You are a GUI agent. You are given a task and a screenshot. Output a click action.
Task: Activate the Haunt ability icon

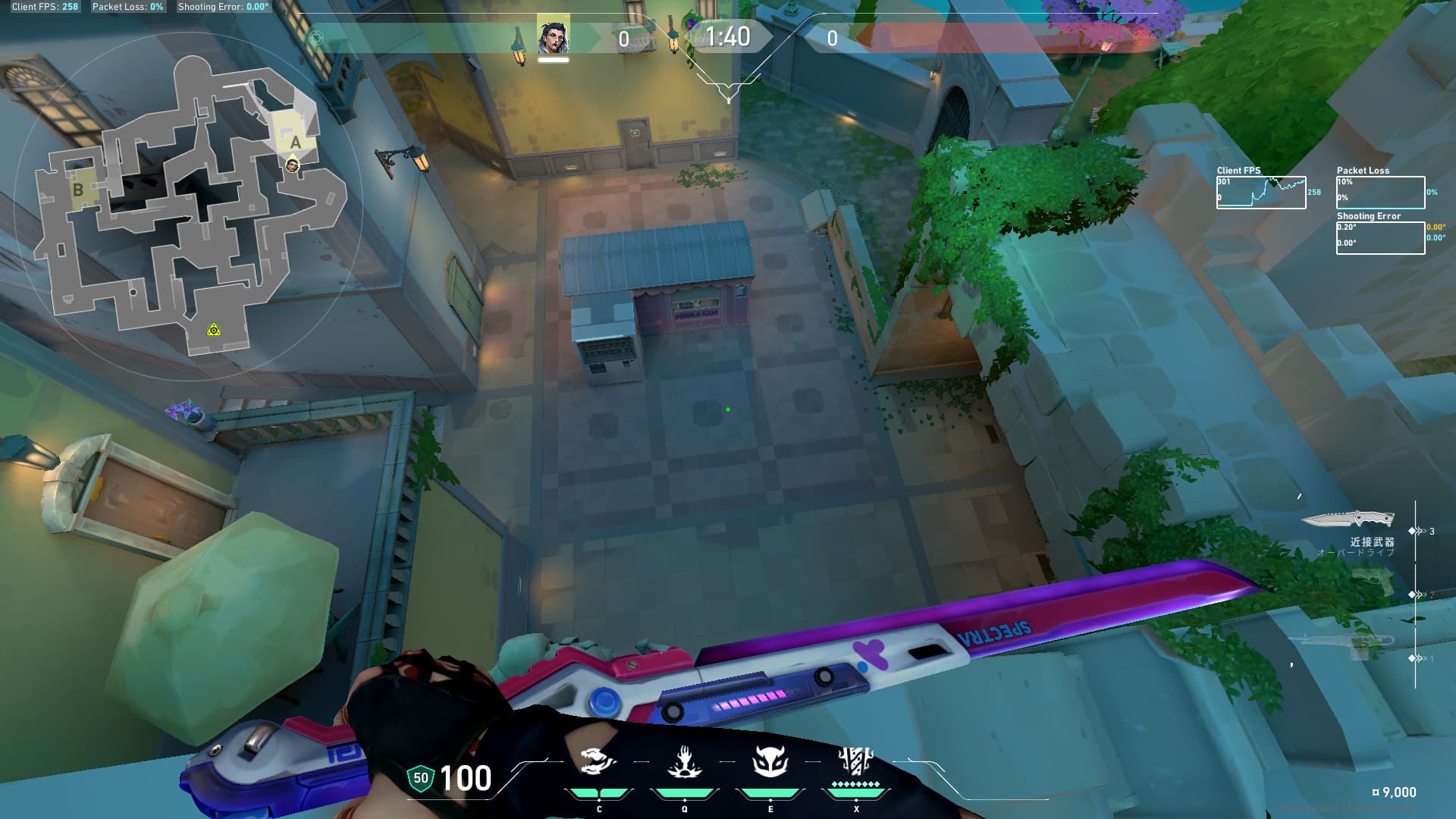click(770, 762)
